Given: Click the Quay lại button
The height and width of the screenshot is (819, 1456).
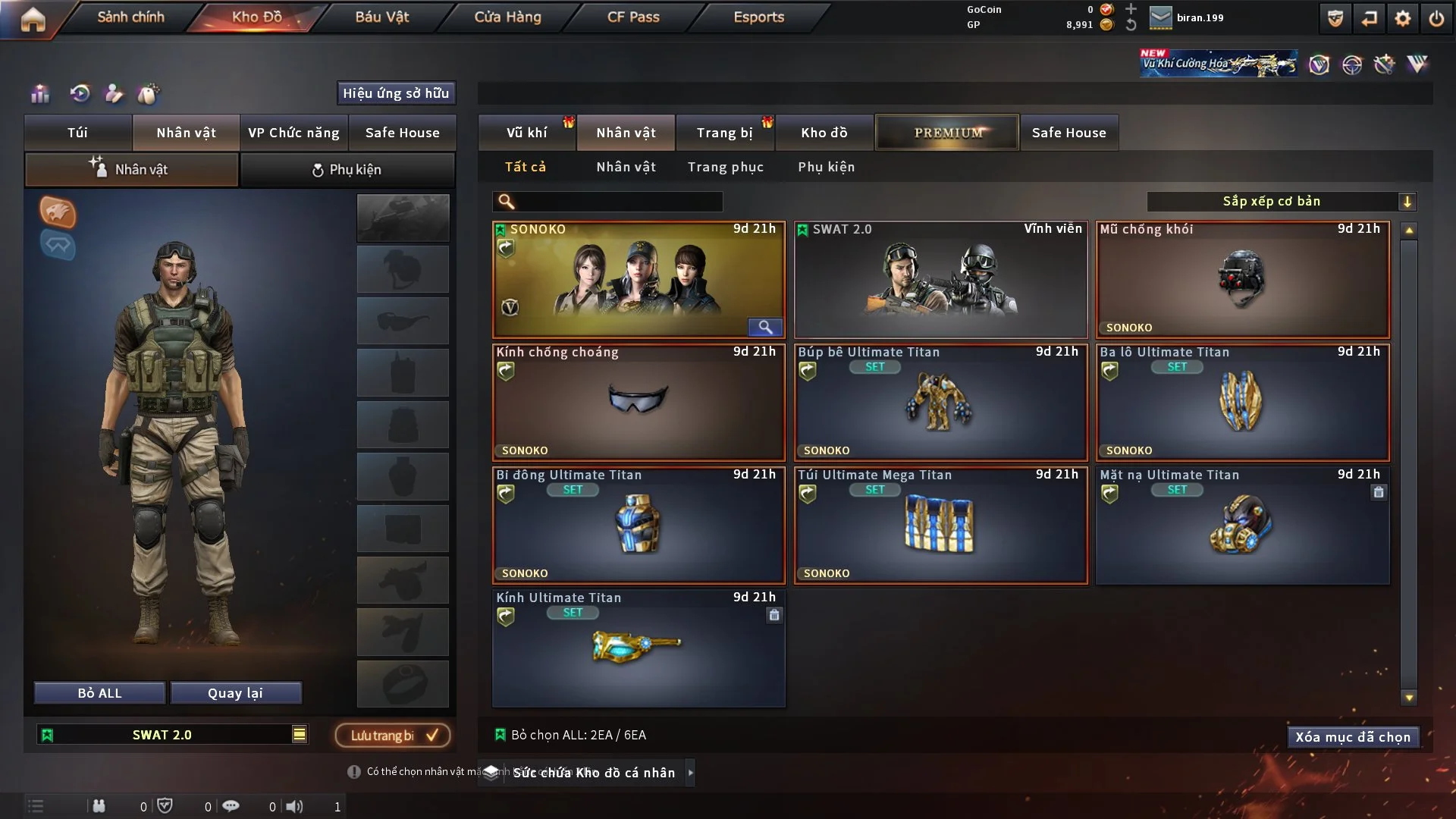Looking at the screenshot, I should coord(235,693).
